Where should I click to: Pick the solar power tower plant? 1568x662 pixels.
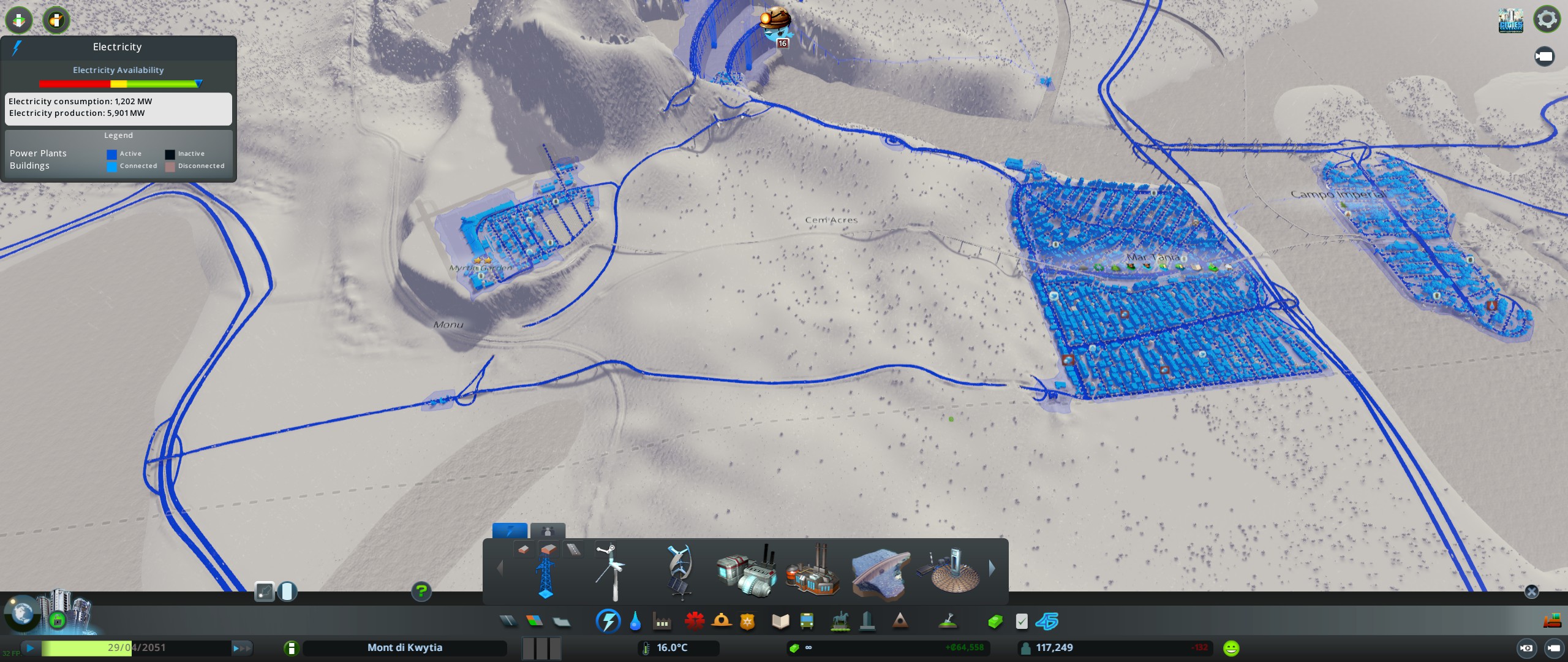(949, 571)
